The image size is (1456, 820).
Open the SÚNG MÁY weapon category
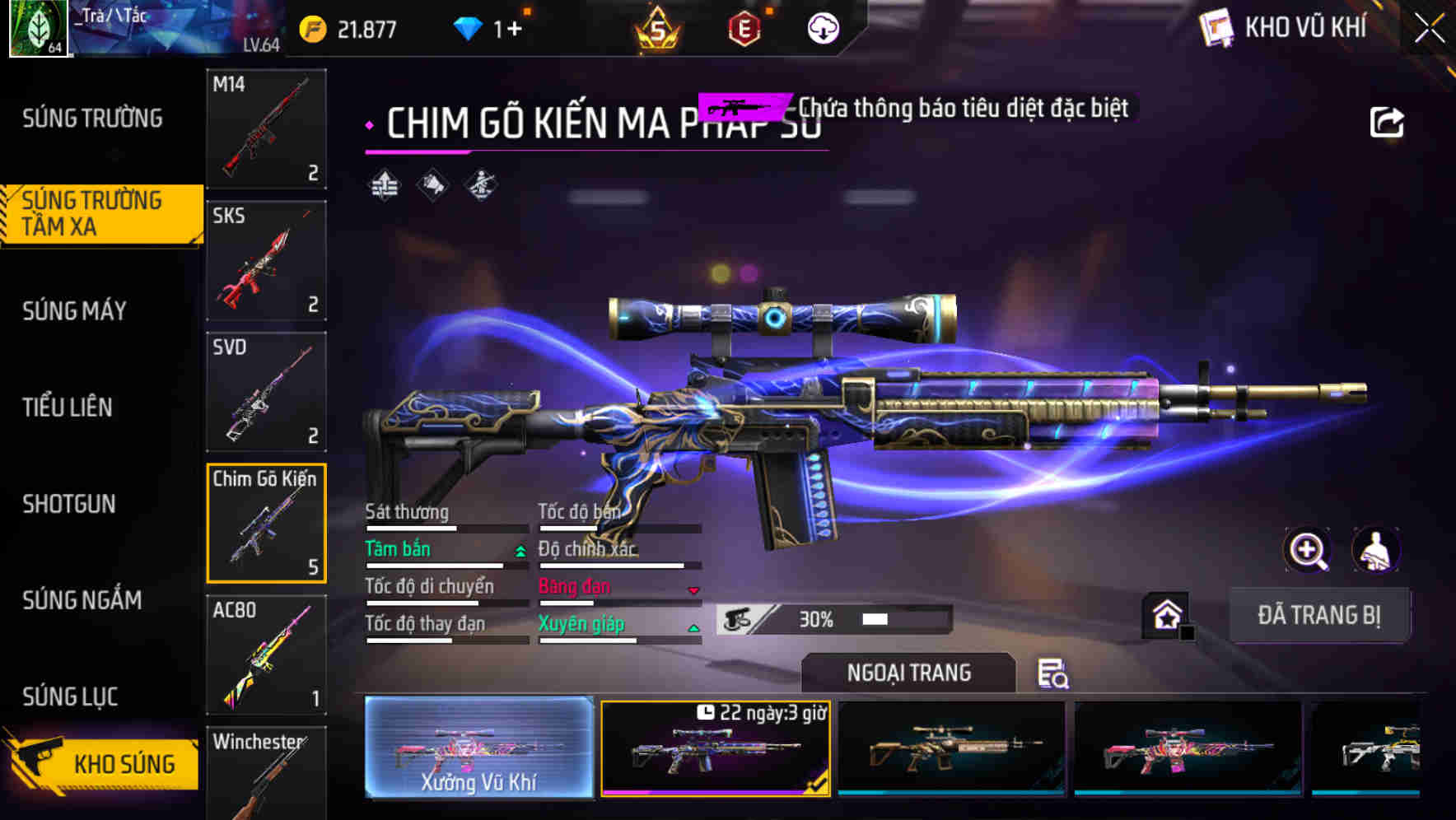click(74, 310)
